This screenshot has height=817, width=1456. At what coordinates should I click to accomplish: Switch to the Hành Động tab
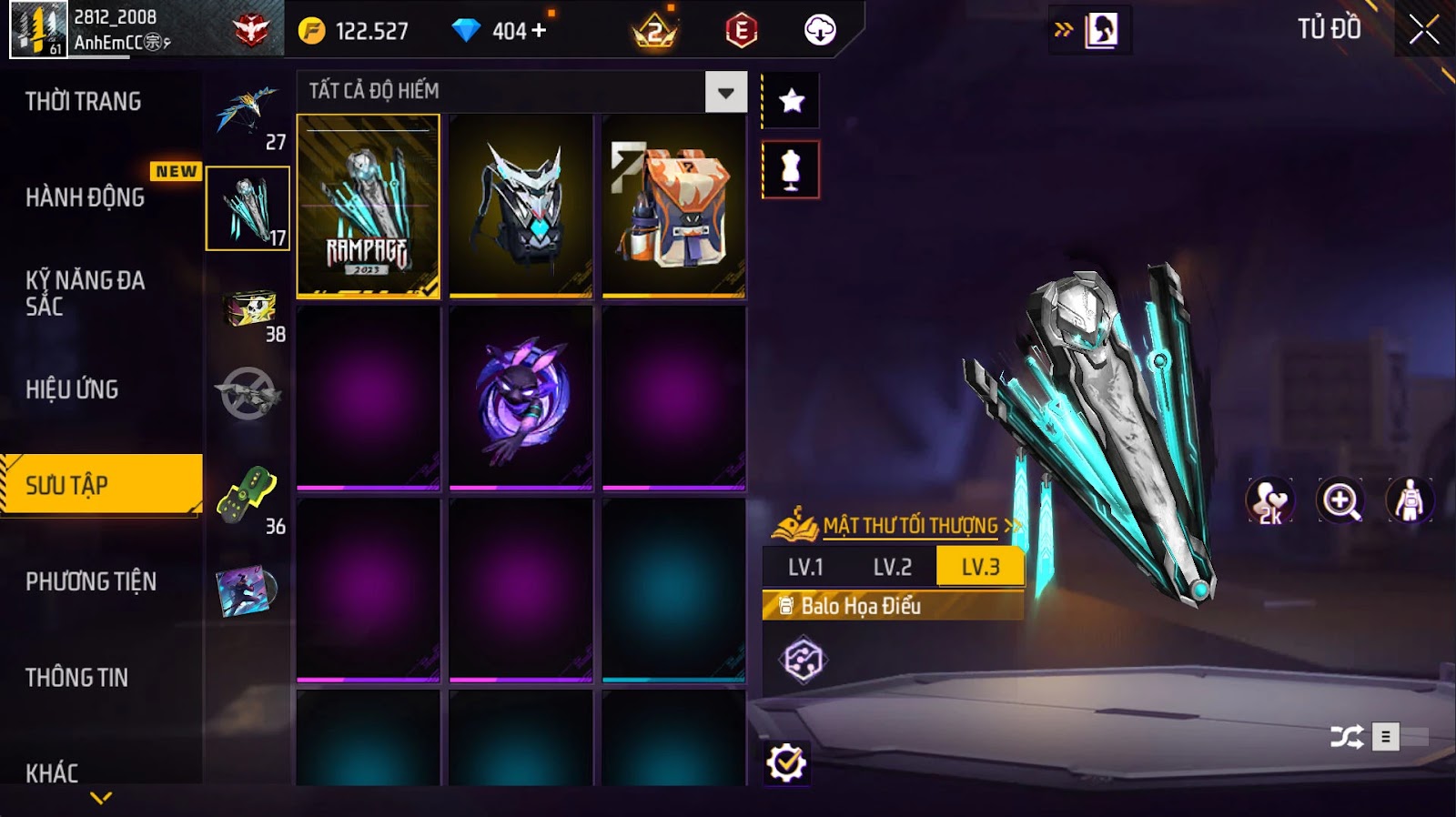(x=85, y=197)
